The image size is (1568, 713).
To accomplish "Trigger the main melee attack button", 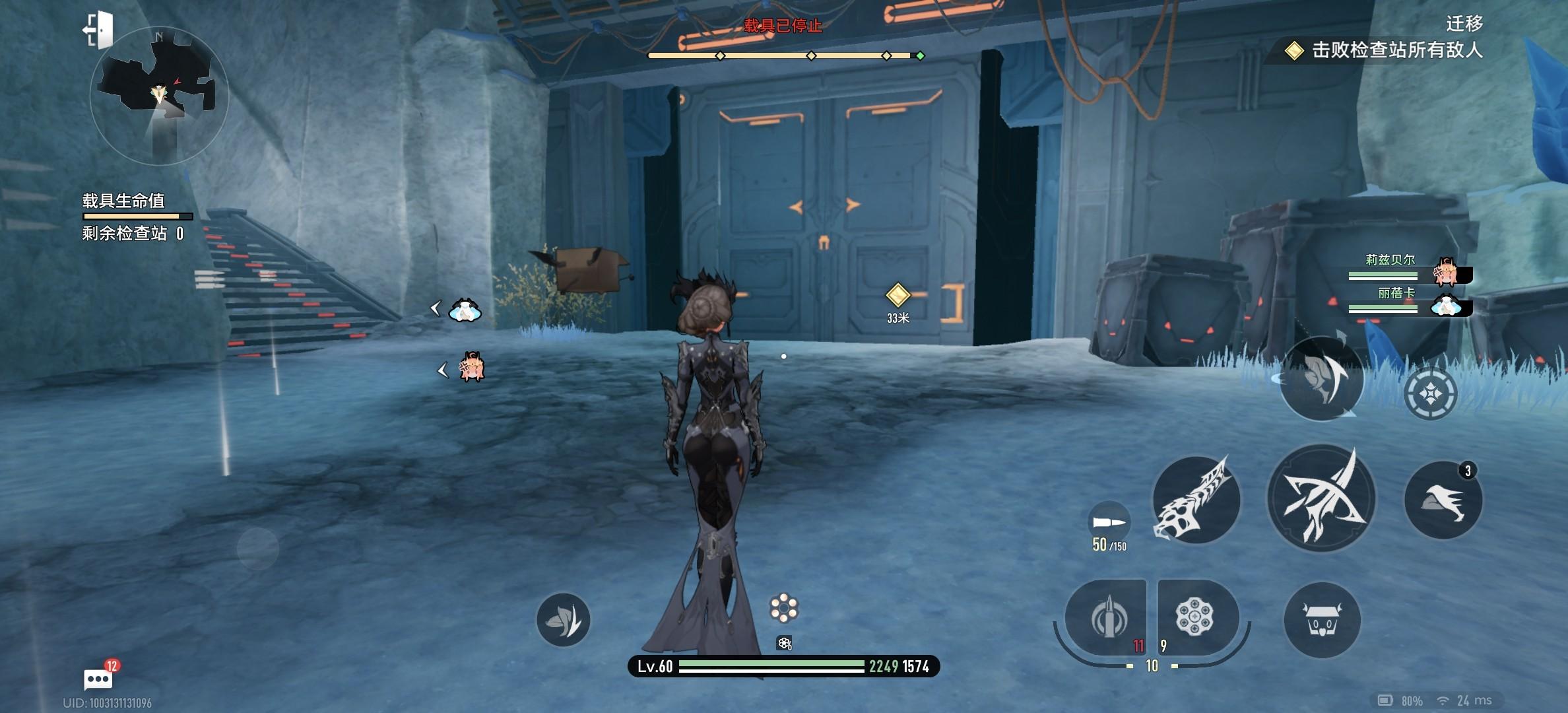I will (1321, 498).
